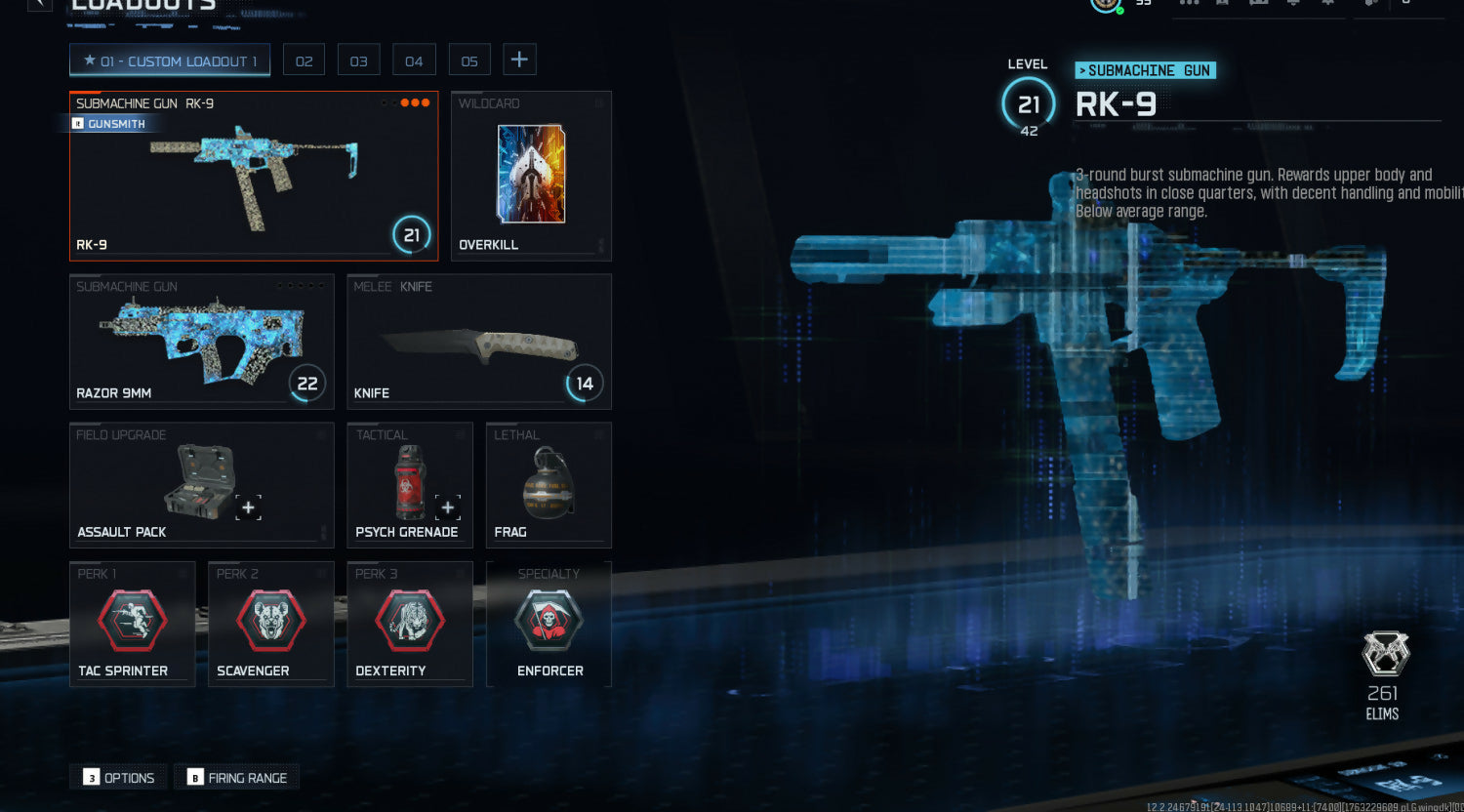Change the Overkill wildcard
This screenshot has height=812, width=1464.
click(531, 176)
